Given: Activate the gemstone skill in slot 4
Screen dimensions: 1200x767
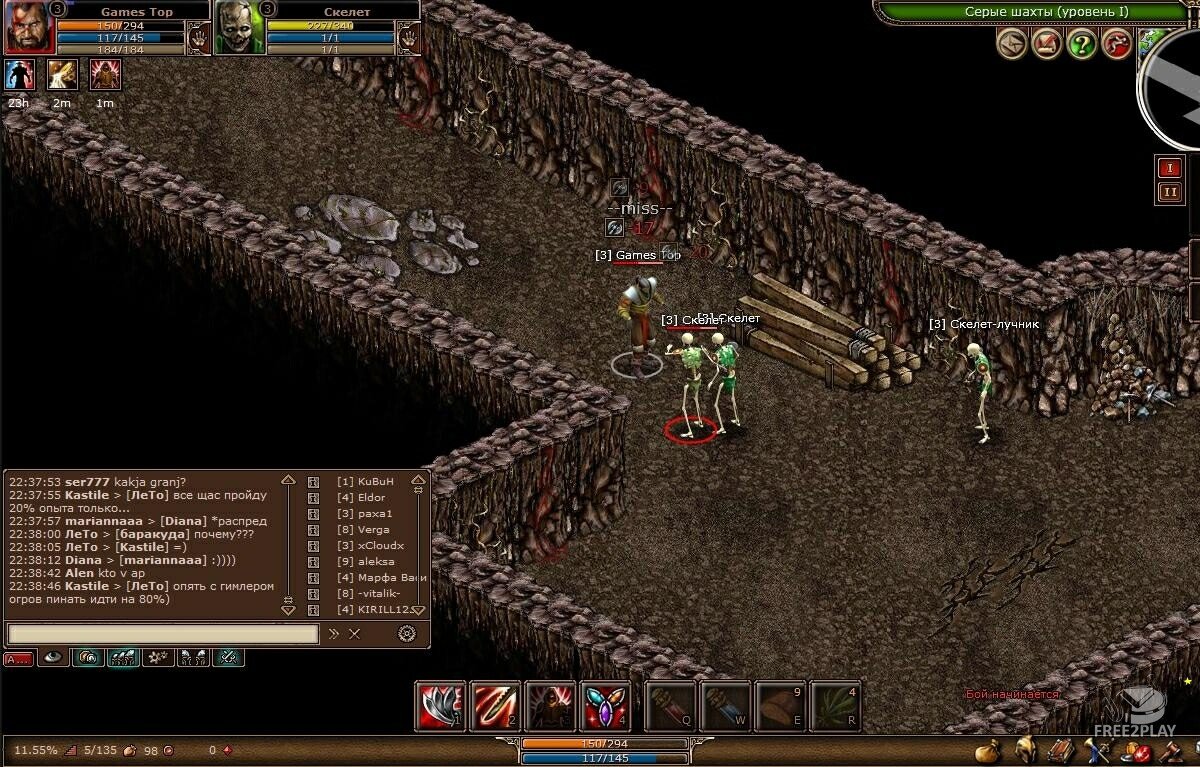Looking at the screenshot, I should click(606, 706).
